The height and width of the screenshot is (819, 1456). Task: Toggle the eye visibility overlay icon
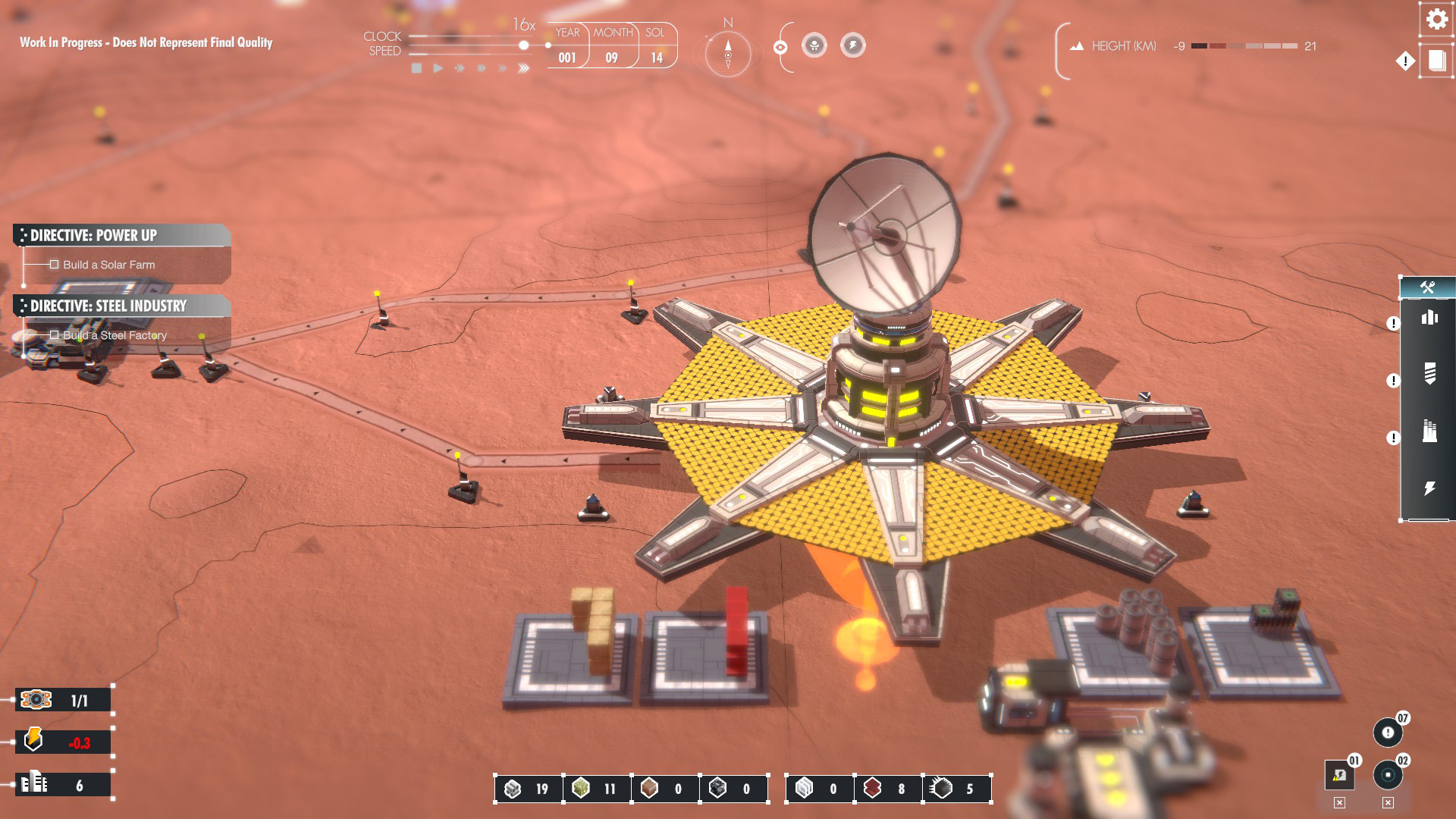780,48
